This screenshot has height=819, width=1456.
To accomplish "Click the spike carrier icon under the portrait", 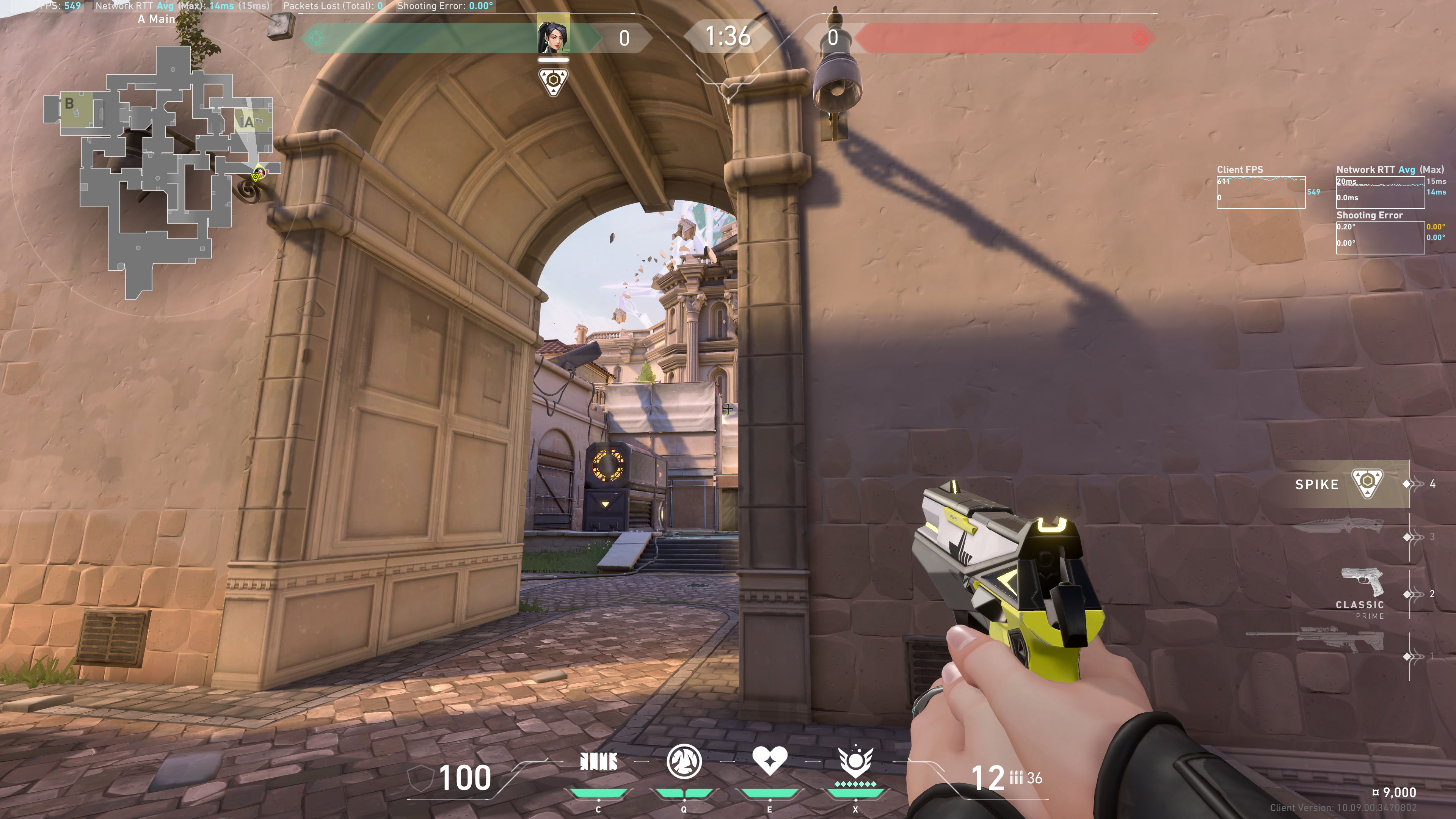I will click(553, 83).
